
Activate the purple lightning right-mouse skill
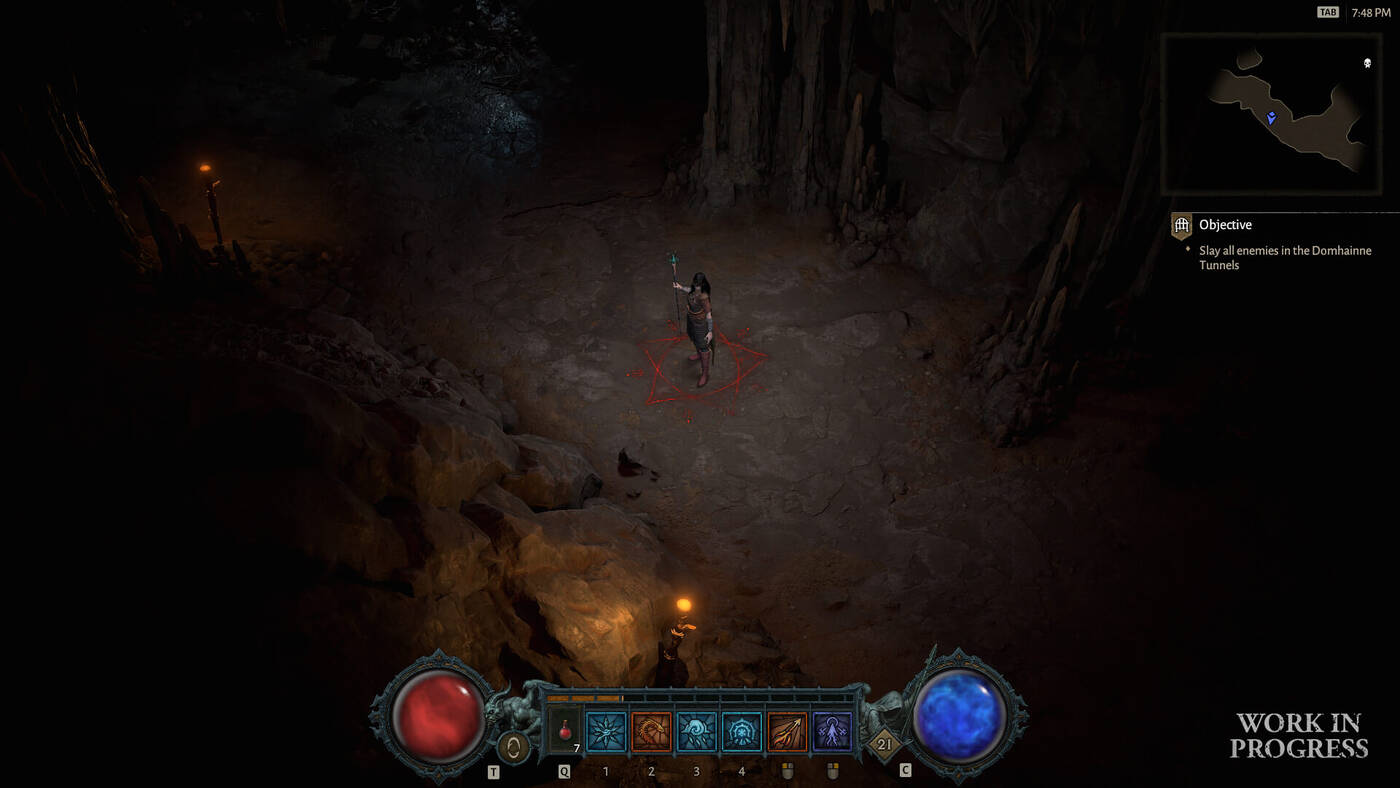tap(830, 731)
